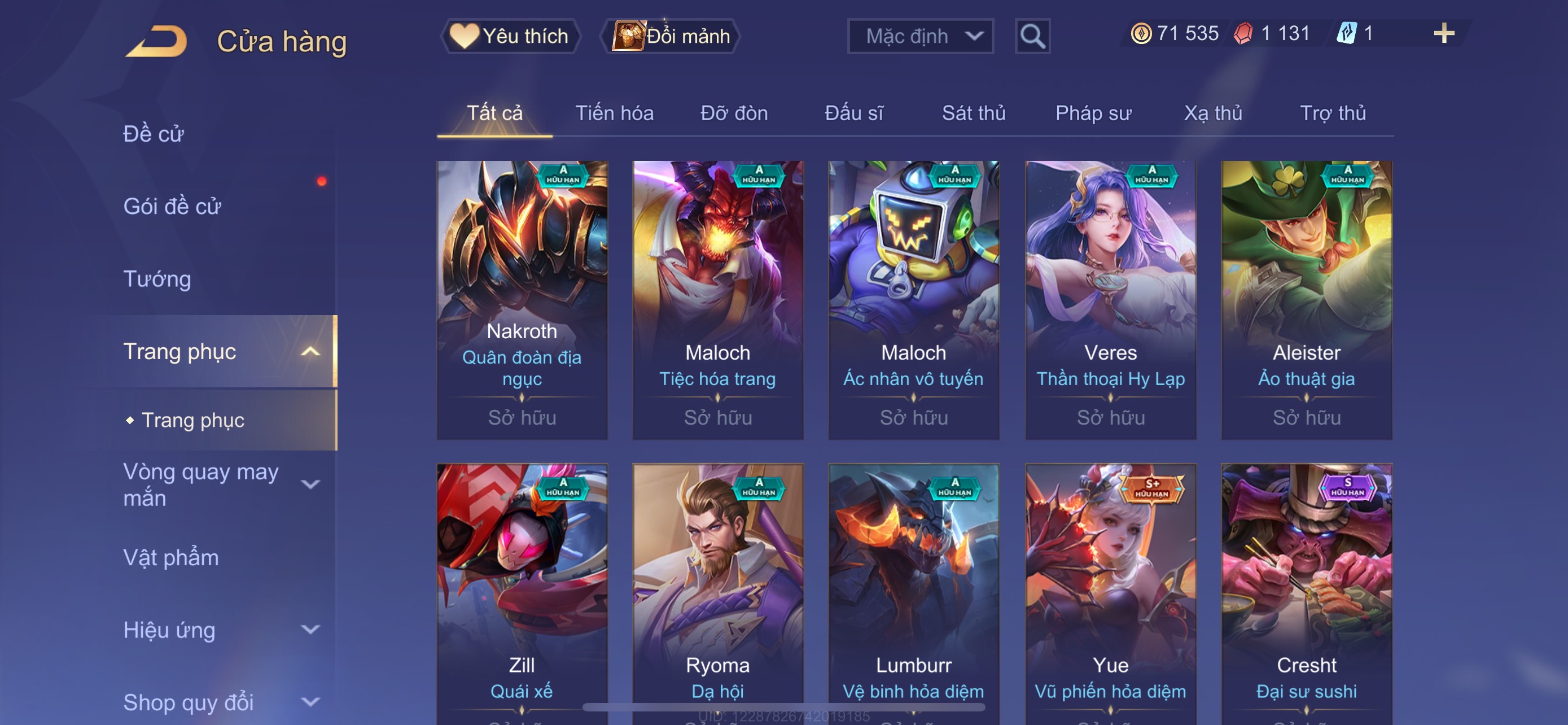This screenshot has width=1568, height=725.
Task: Show the Pháp sư skins tab
Action: [x=1093, y=113]
